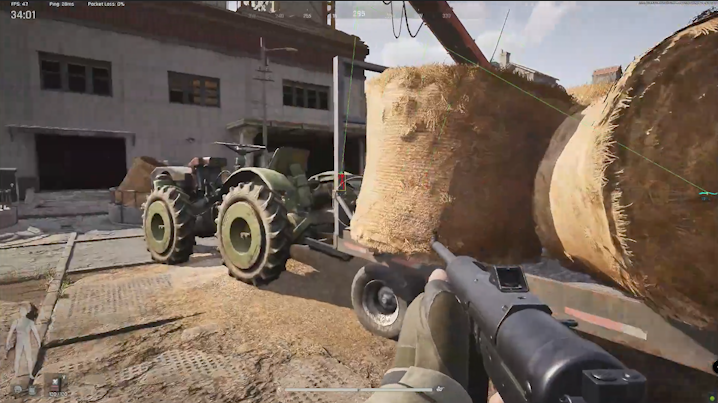
Task: Click the body health silhouette figure
Action: pos(22,338)
